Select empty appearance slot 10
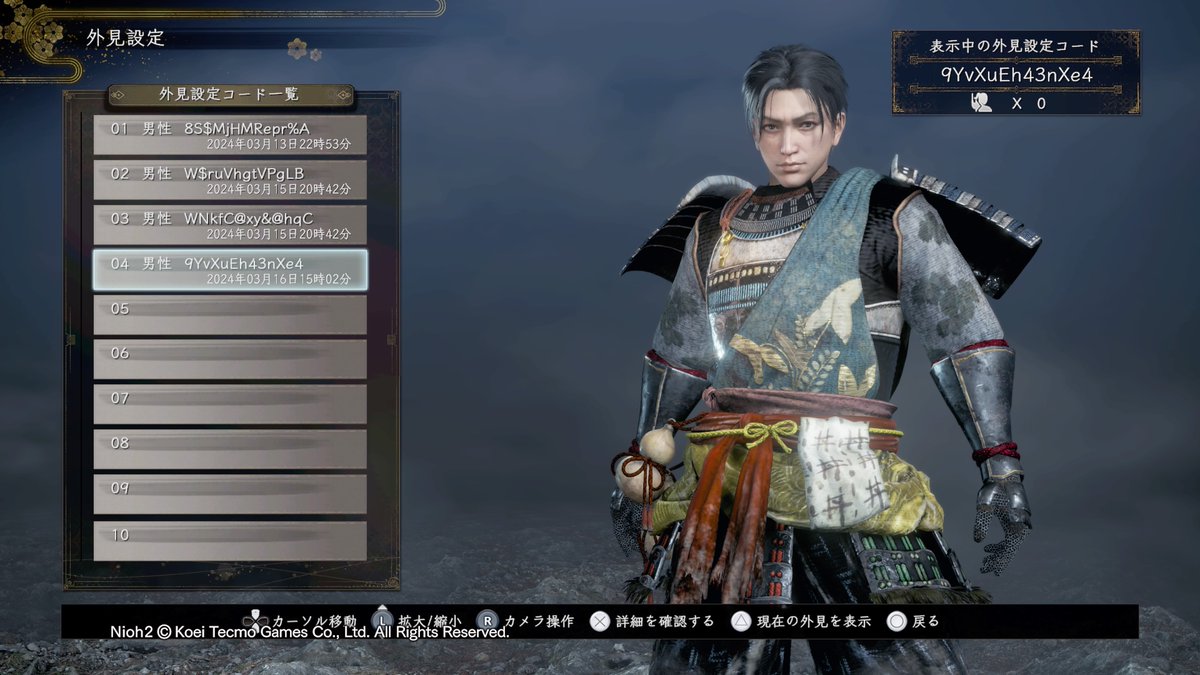This screenshot has height=675, width=1200. 230,540
